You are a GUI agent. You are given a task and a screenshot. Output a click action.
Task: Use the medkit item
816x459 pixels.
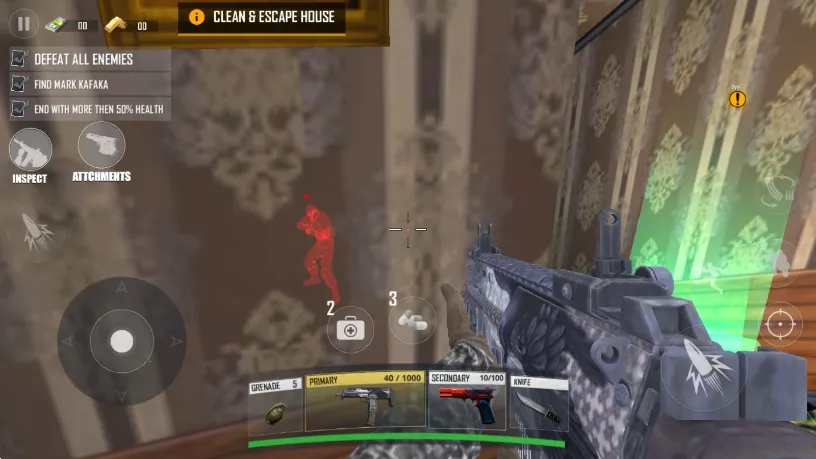(x=349, y=327)
